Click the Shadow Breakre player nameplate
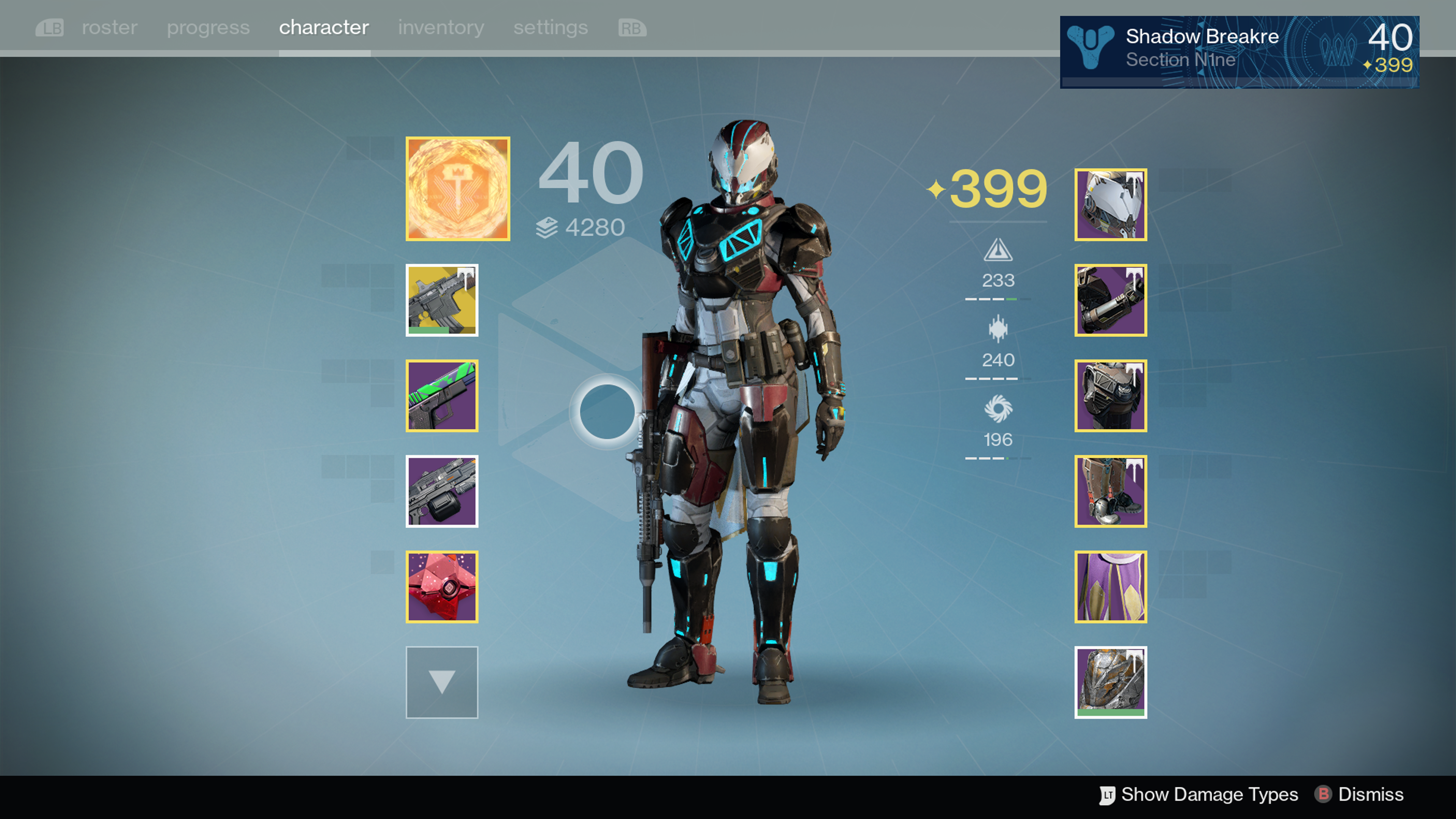The image size is (1456, 819). coord(1239,52)
